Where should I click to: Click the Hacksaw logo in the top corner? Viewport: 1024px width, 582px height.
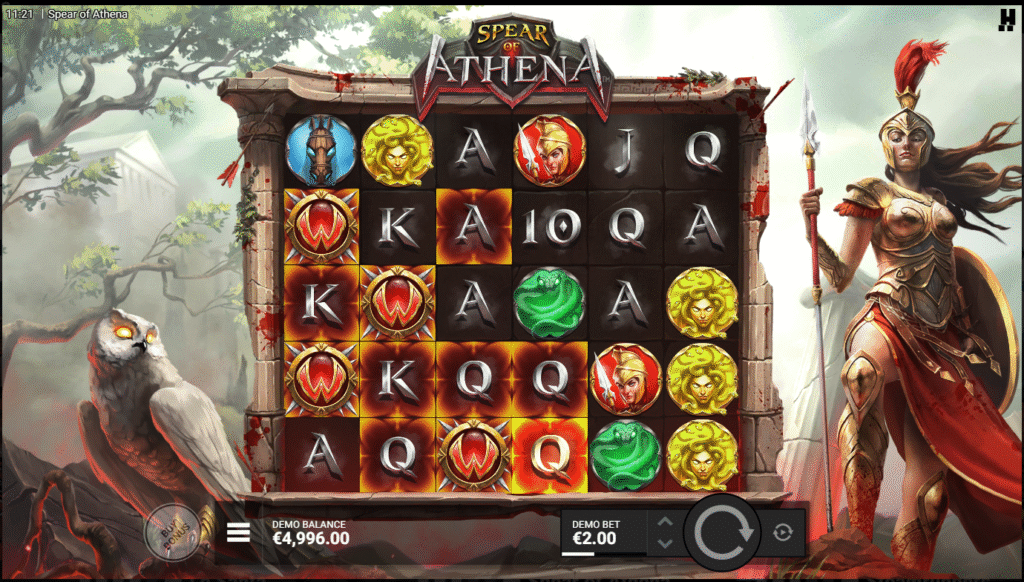[x=1006, y=18]
